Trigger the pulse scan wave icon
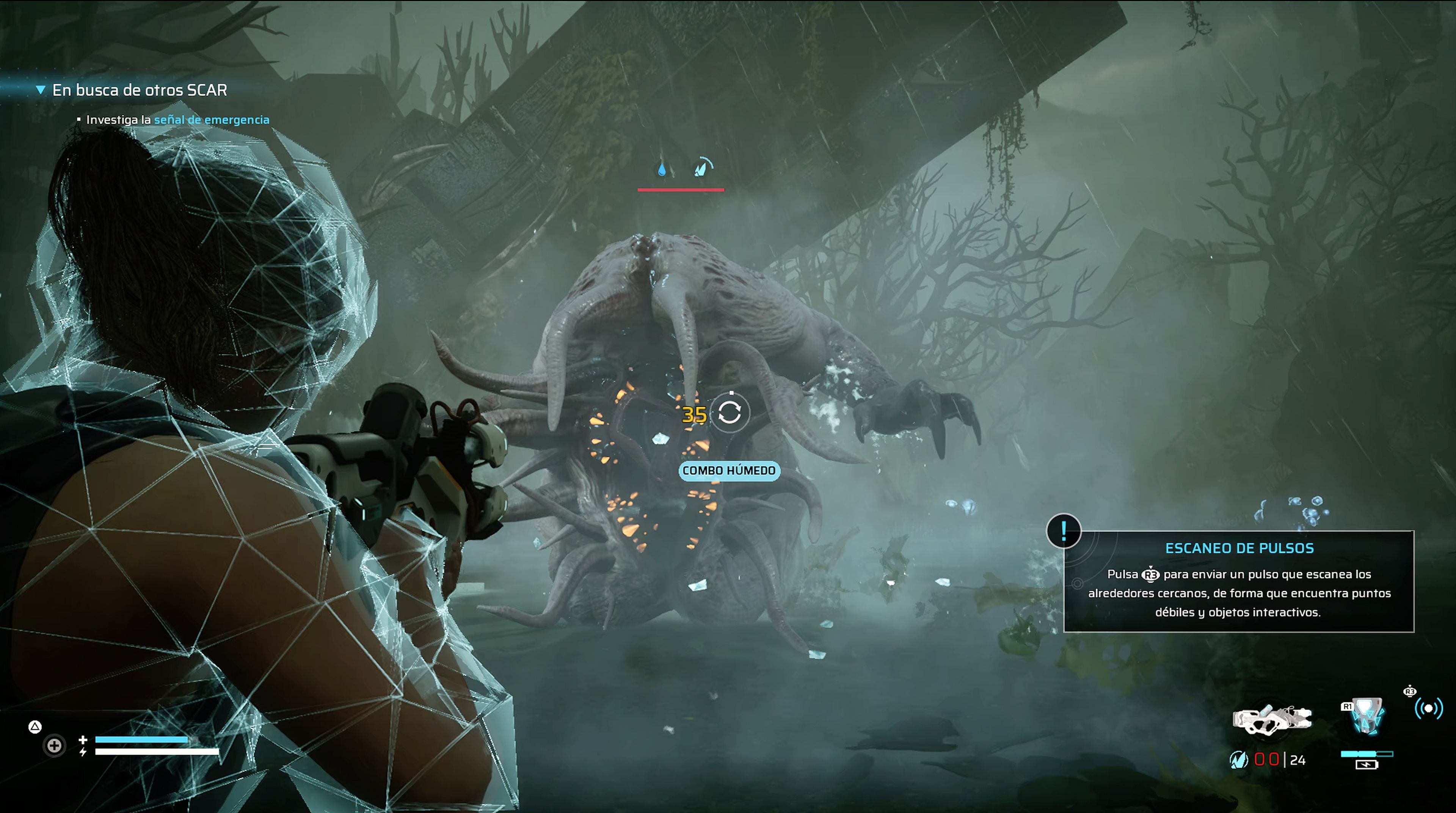Screen dimensions: 1456x813 tap(1428, 708)
